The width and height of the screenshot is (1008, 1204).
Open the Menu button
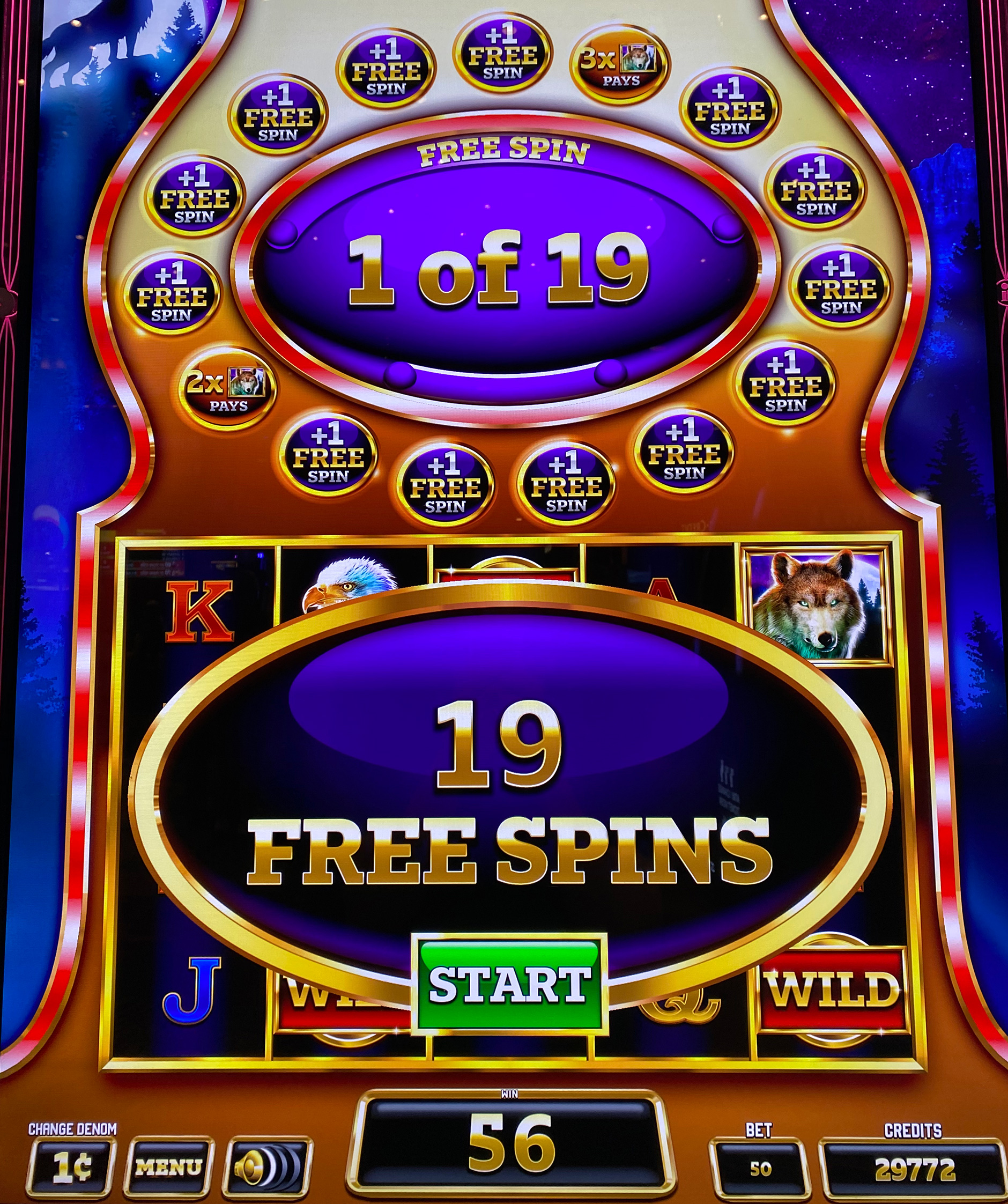click(x=169, y=1167)
